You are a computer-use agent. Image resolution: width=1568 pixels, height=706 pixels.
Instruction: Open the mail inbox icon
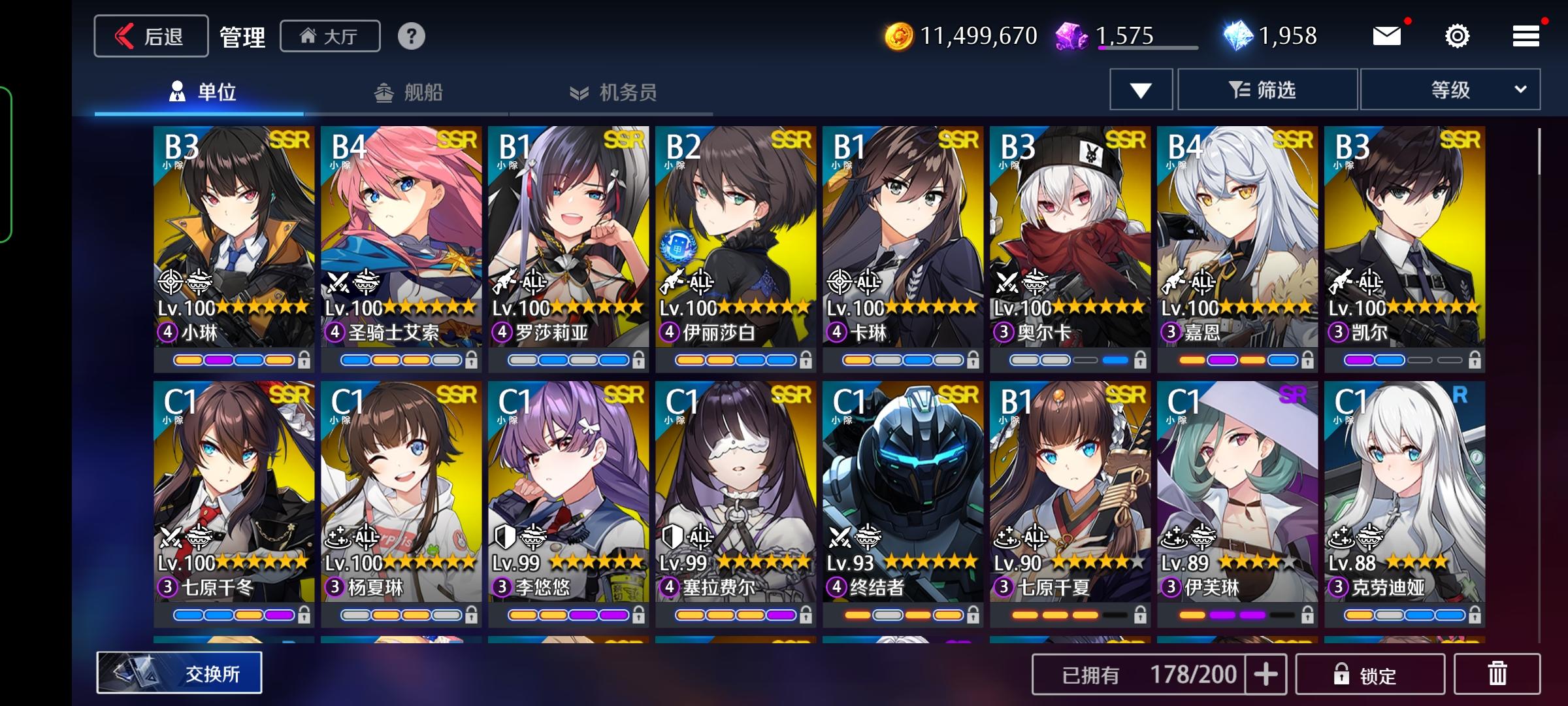click(x=1388, y=36)
